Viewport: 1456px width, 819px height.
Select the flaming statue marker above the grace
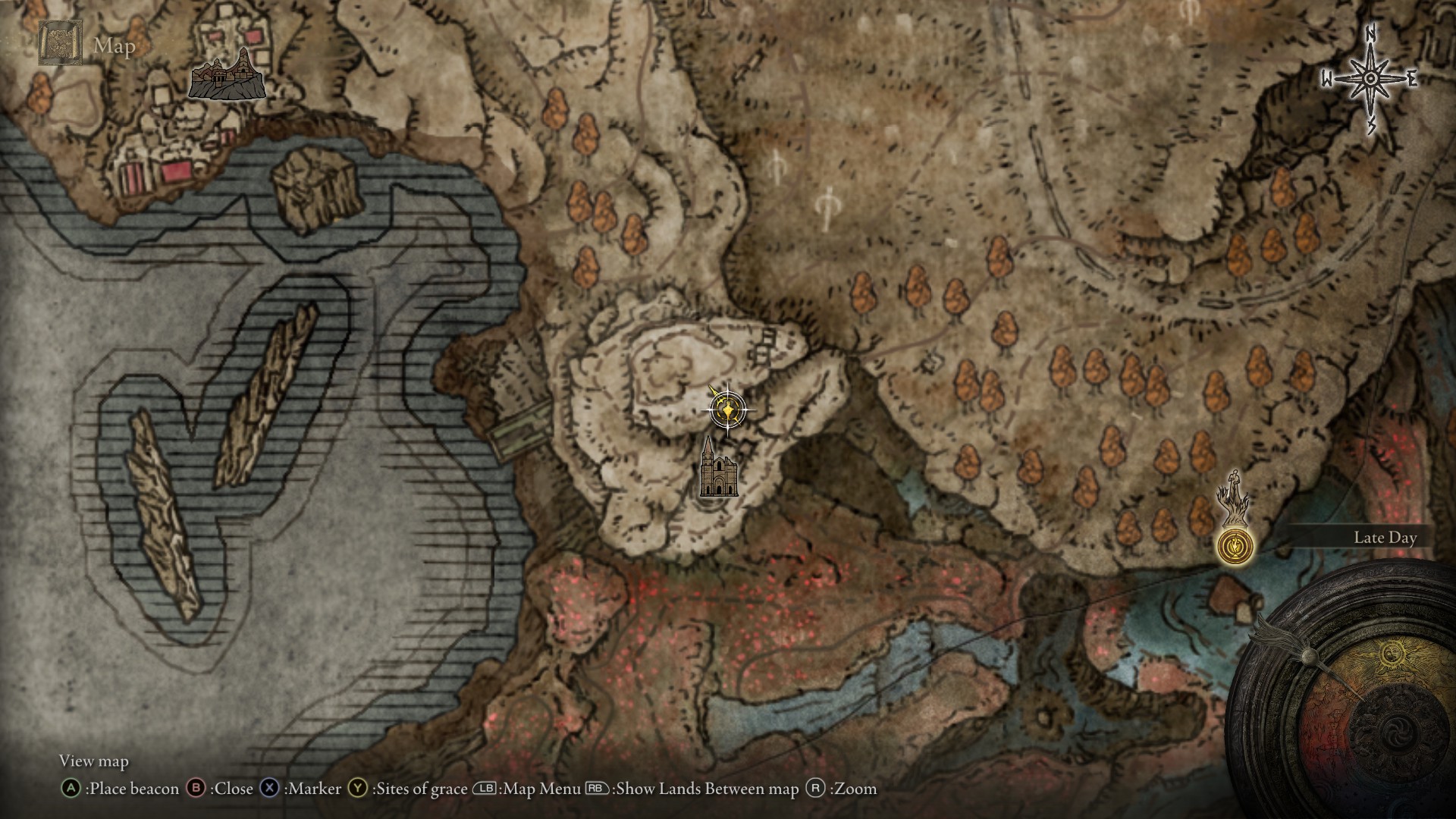click(1235, 497)
